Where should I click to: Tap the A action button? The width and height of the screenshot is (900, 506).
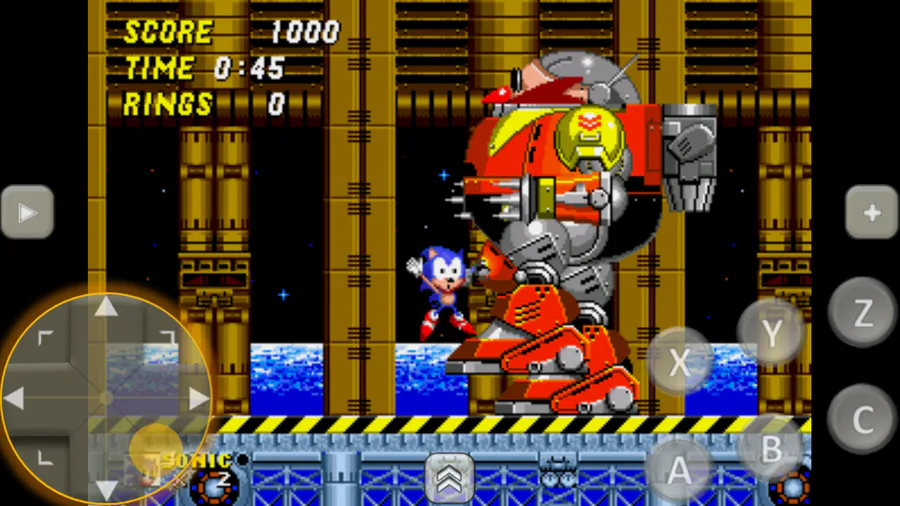679,467
